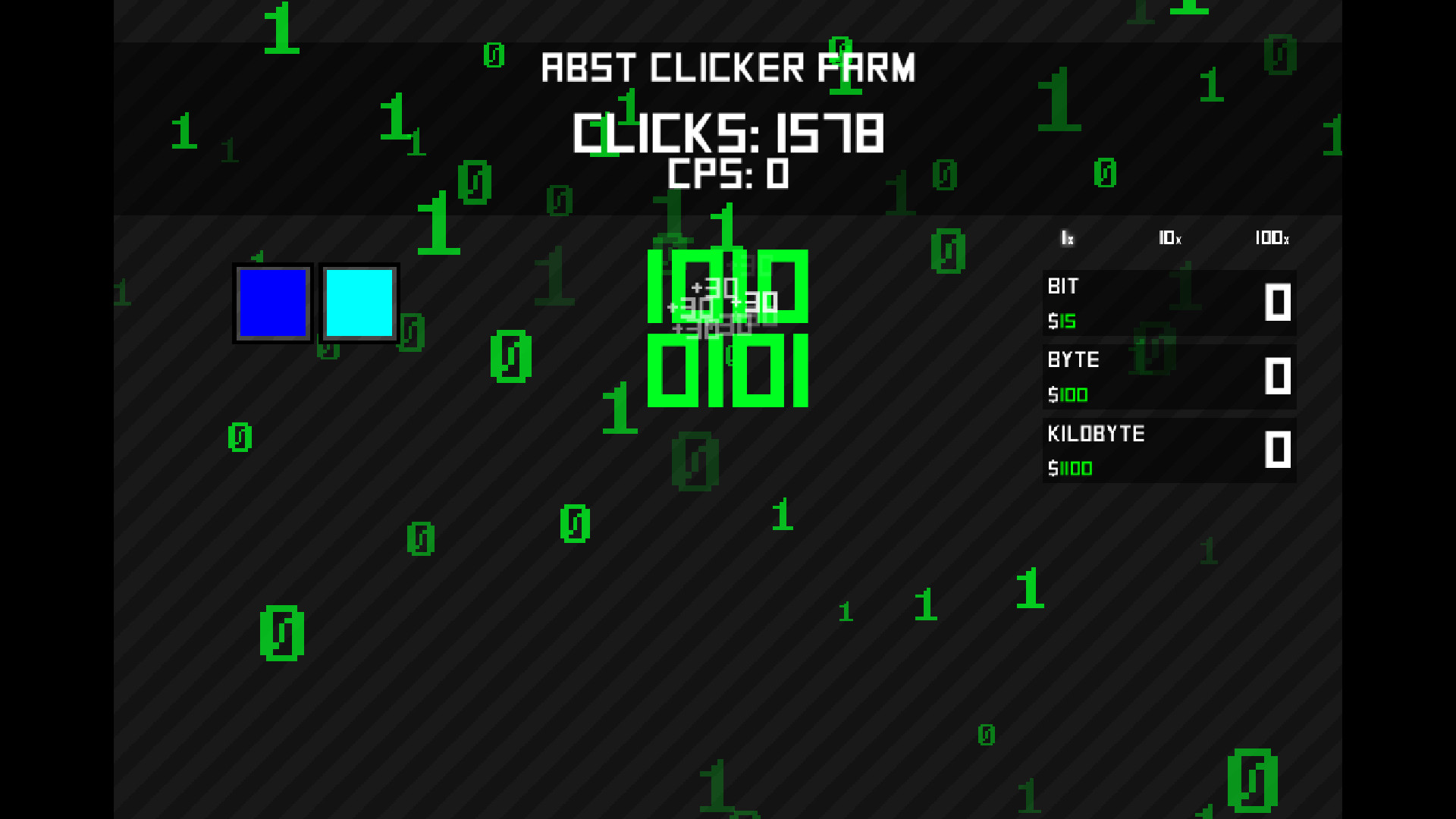Select the 1x purchase multiplier

1068,239
